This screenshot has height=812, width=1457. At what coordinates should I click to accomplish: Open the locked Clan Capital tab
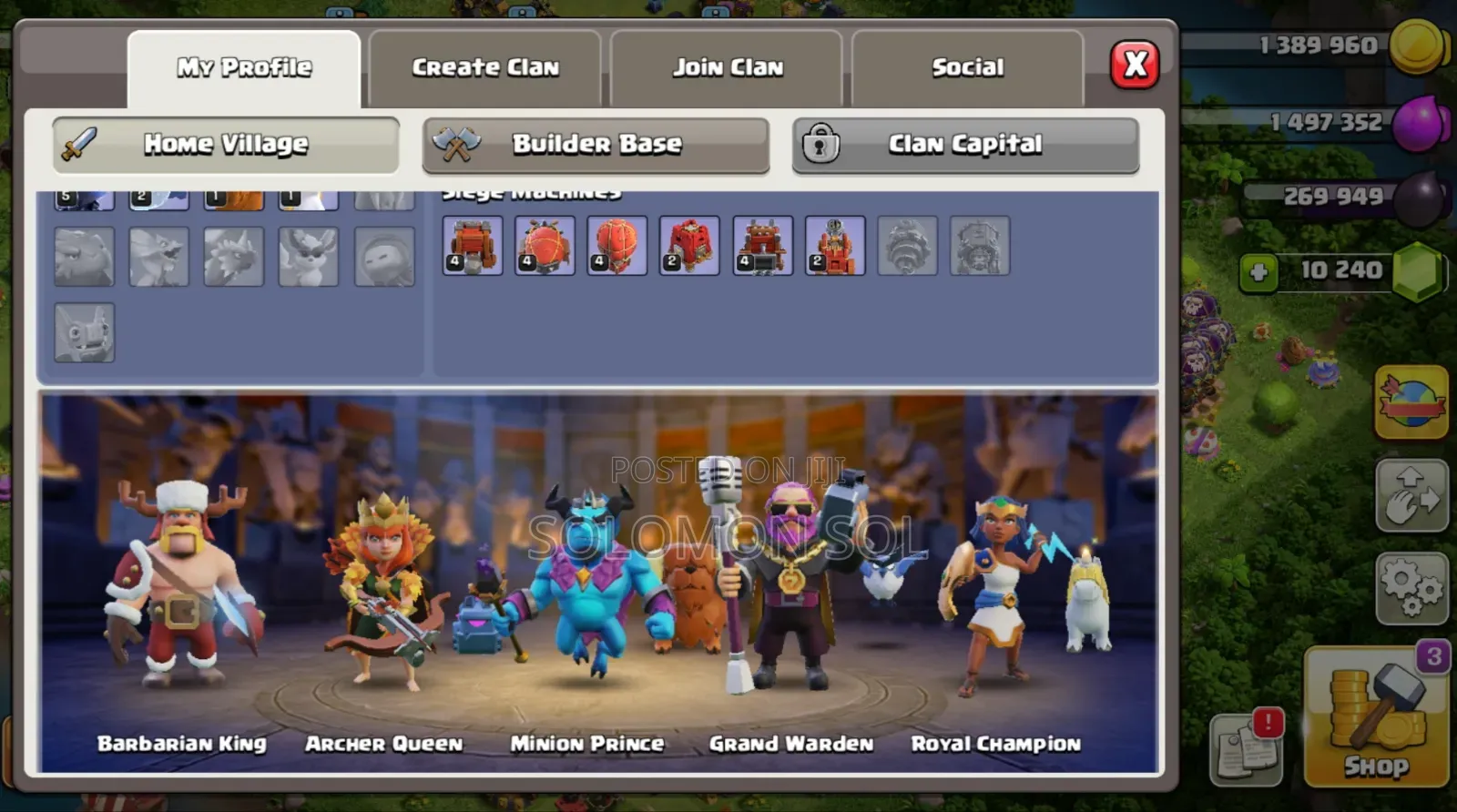[965, 144]
